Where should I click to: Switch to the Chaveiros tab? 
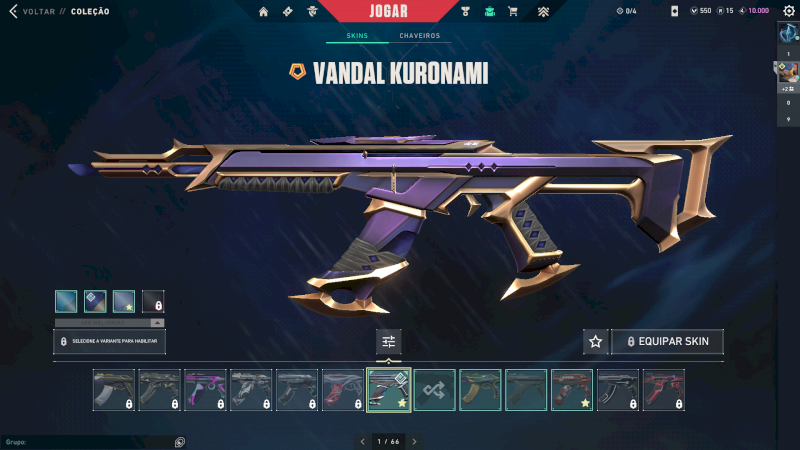tap(419, 36)
